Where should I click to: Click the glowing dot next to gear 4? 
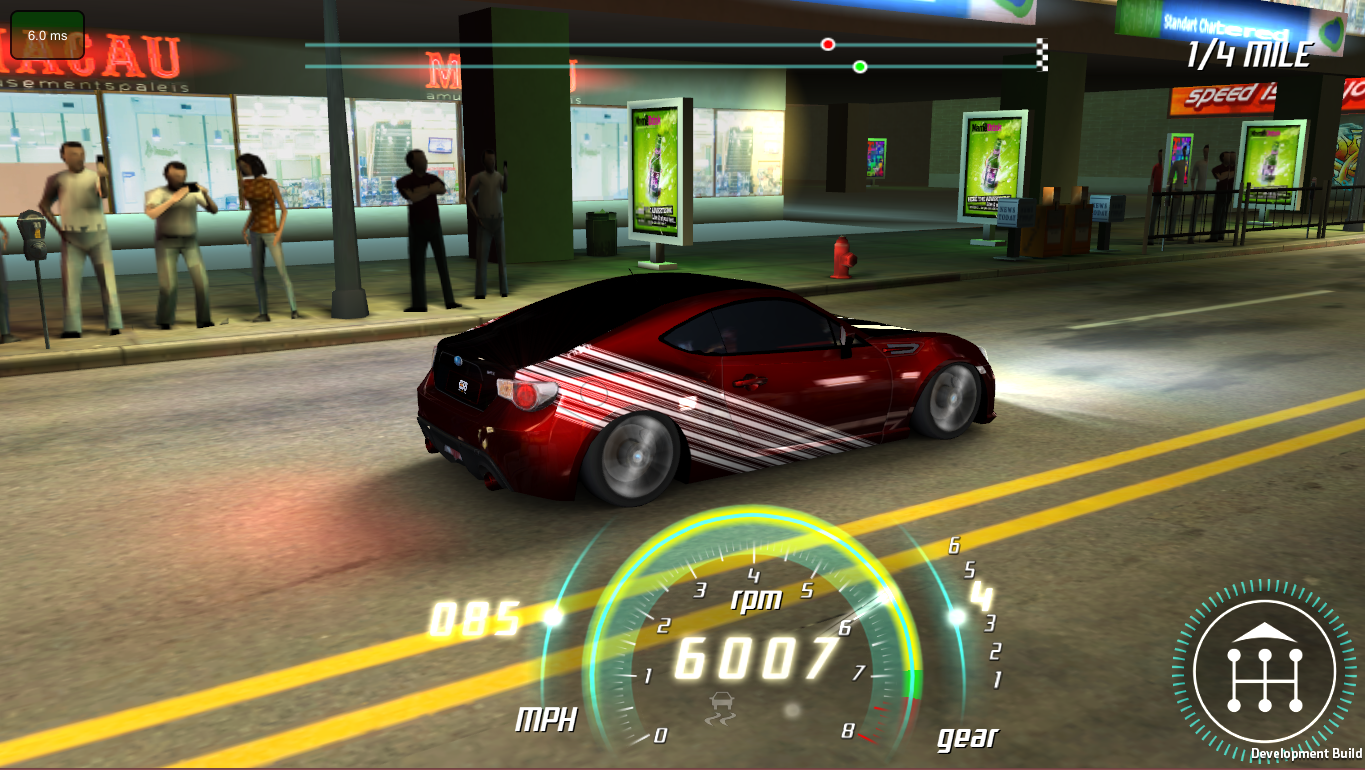[x=957, y=618]
